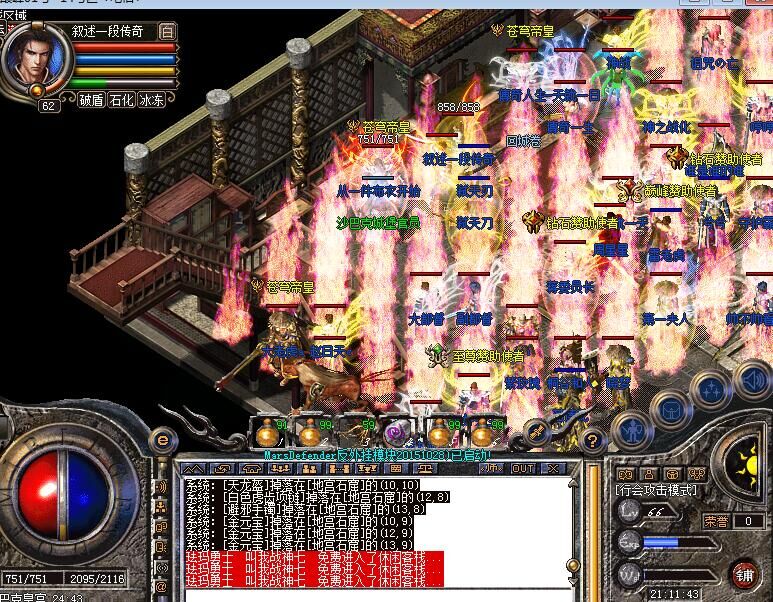Click the player portrait avatar

point(32,59)
